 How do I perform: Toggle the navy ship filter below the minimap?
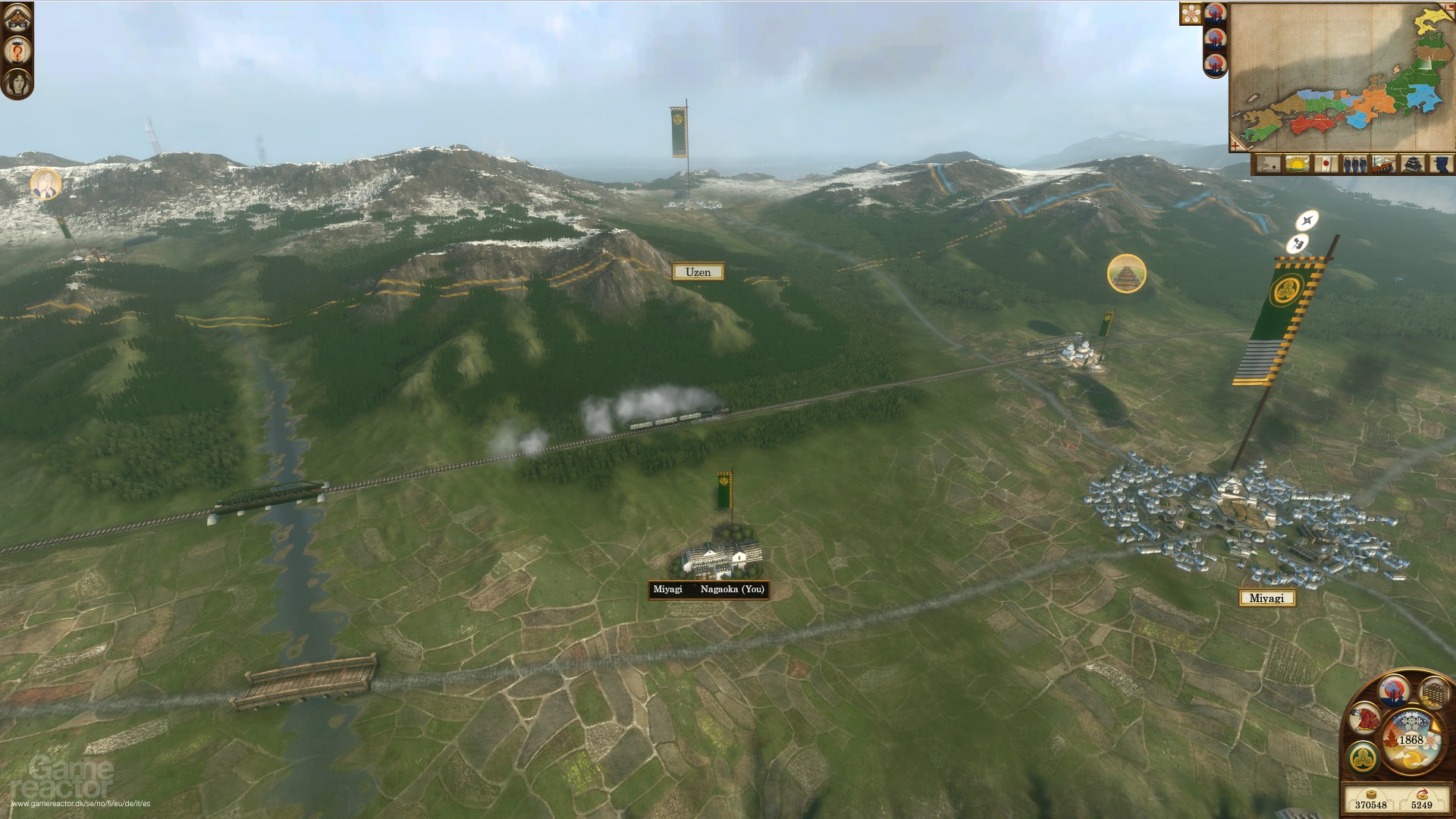[1384, 164]
